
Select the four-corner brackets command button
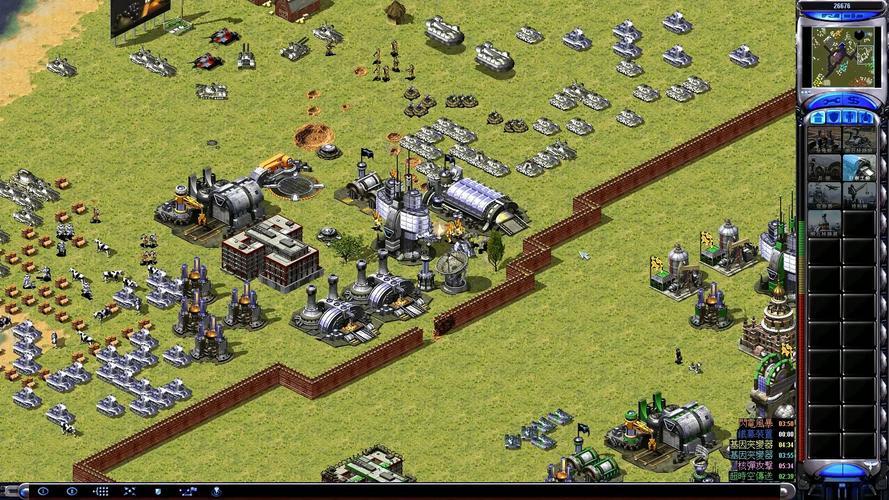[x=130, y=492]
